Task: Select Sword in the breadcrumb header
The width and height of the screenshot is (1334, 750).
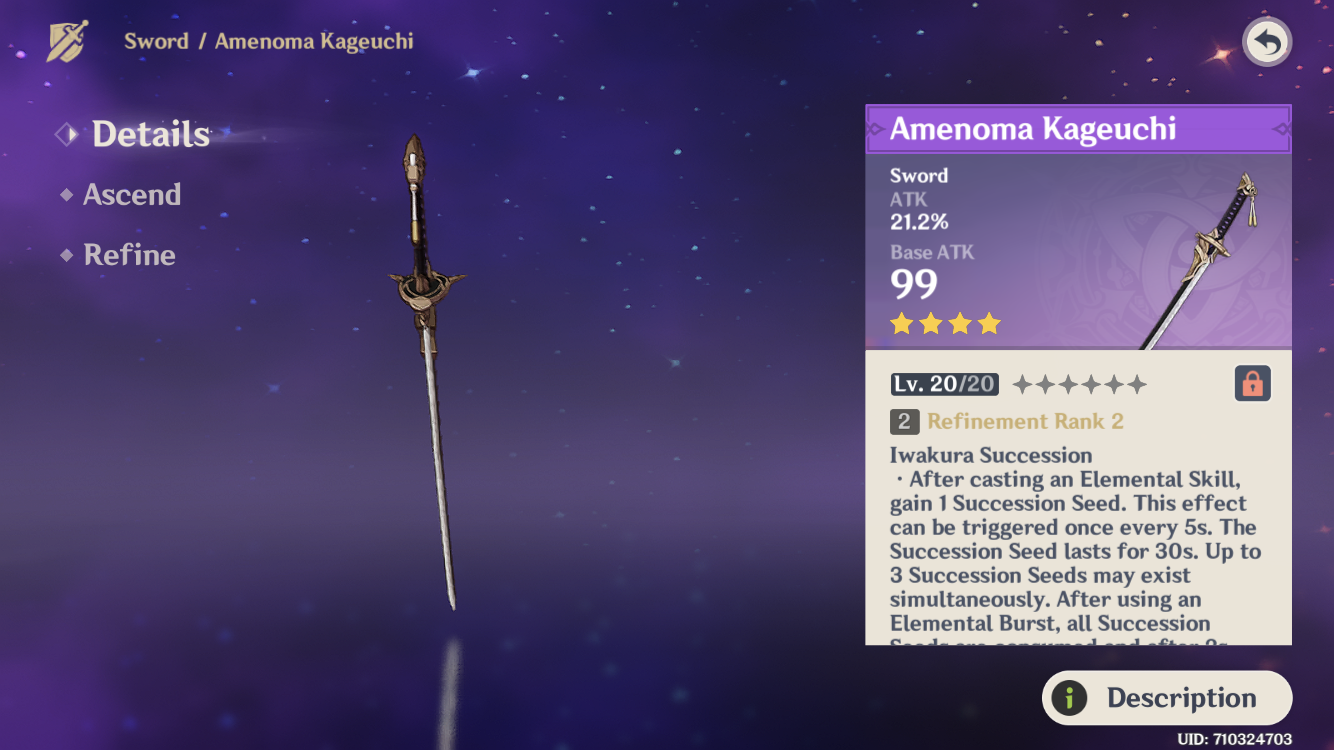Action: coord(157,41)
